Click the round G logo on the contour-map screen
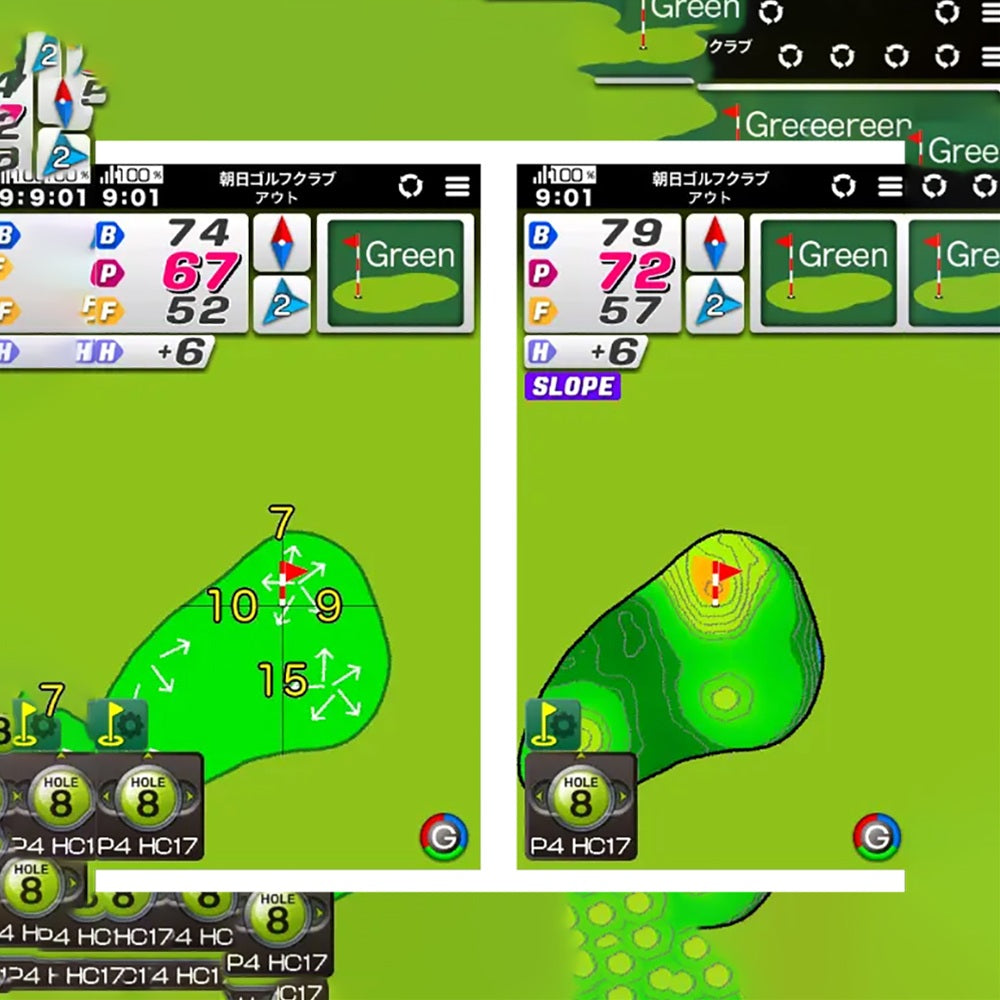The image size is (1000, 1000). point(876,837)
